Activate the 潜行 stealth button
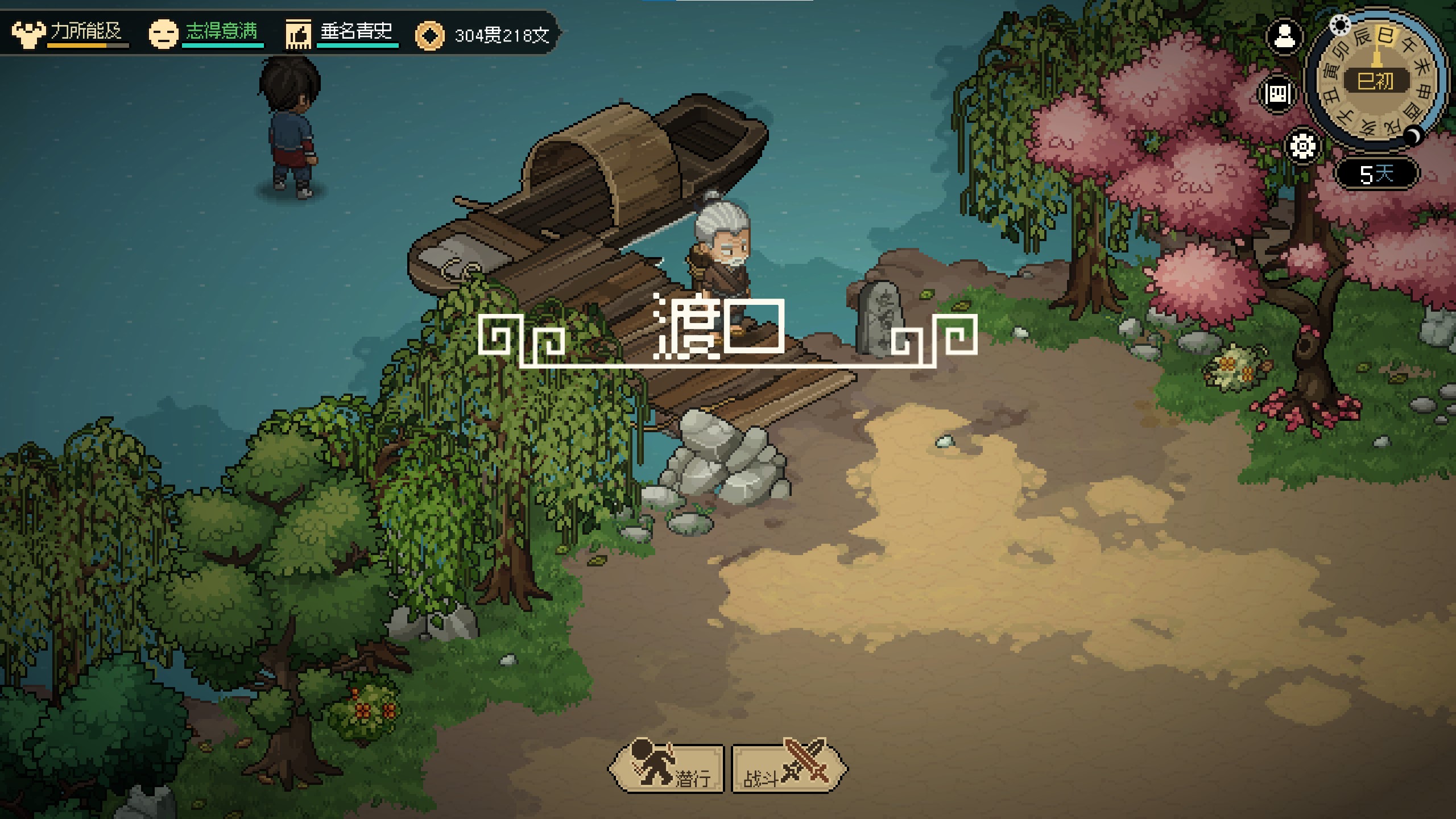The width and height of the screenshot is (1456, 819). (667, 769)
